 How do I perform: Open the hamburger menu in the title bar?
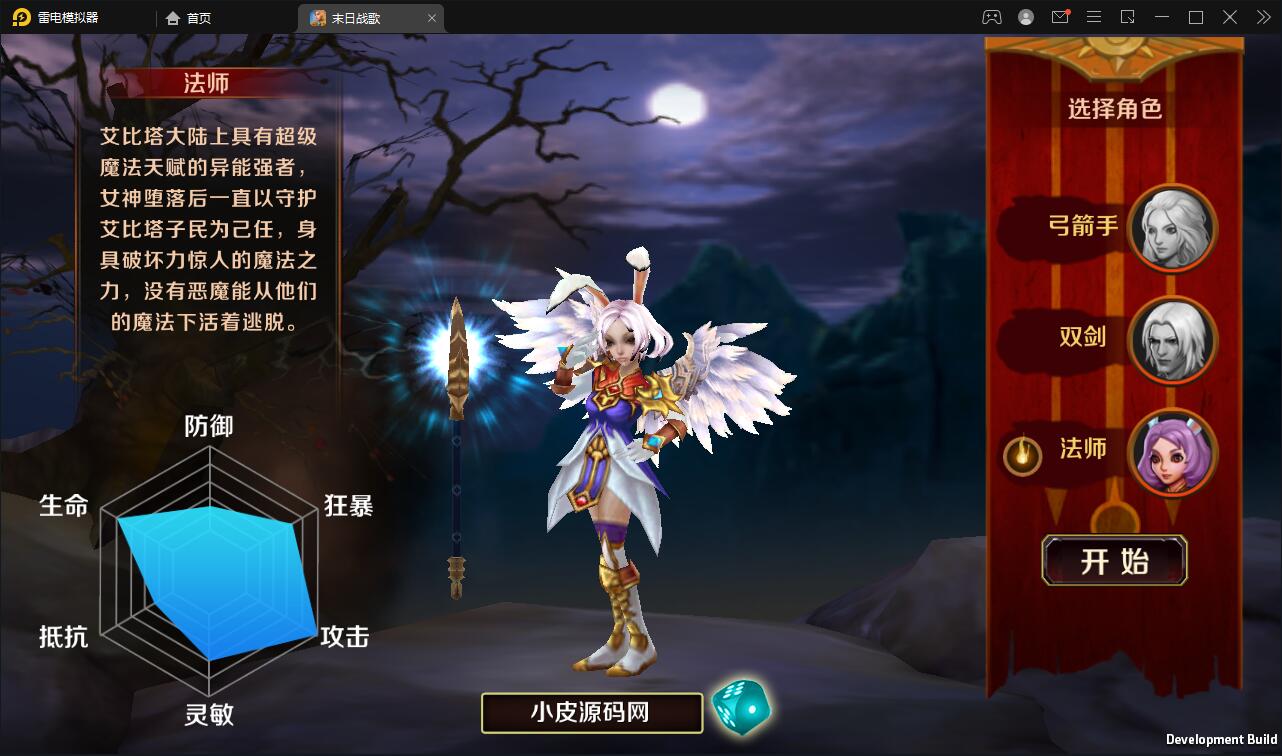point(1094,17)
